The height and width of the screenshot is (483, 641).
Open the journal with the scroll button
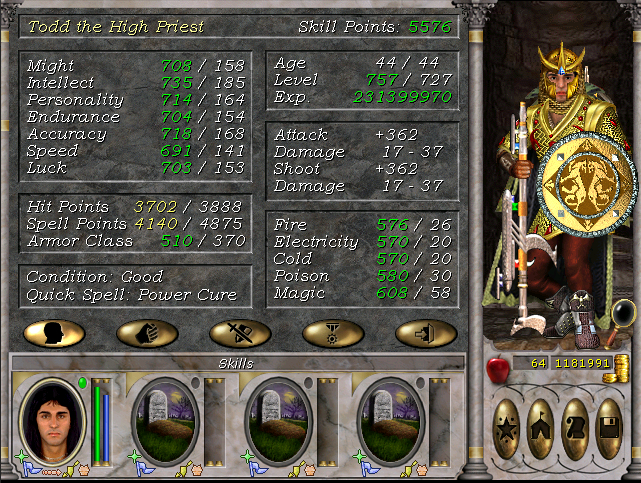click(x=575, y=428)
